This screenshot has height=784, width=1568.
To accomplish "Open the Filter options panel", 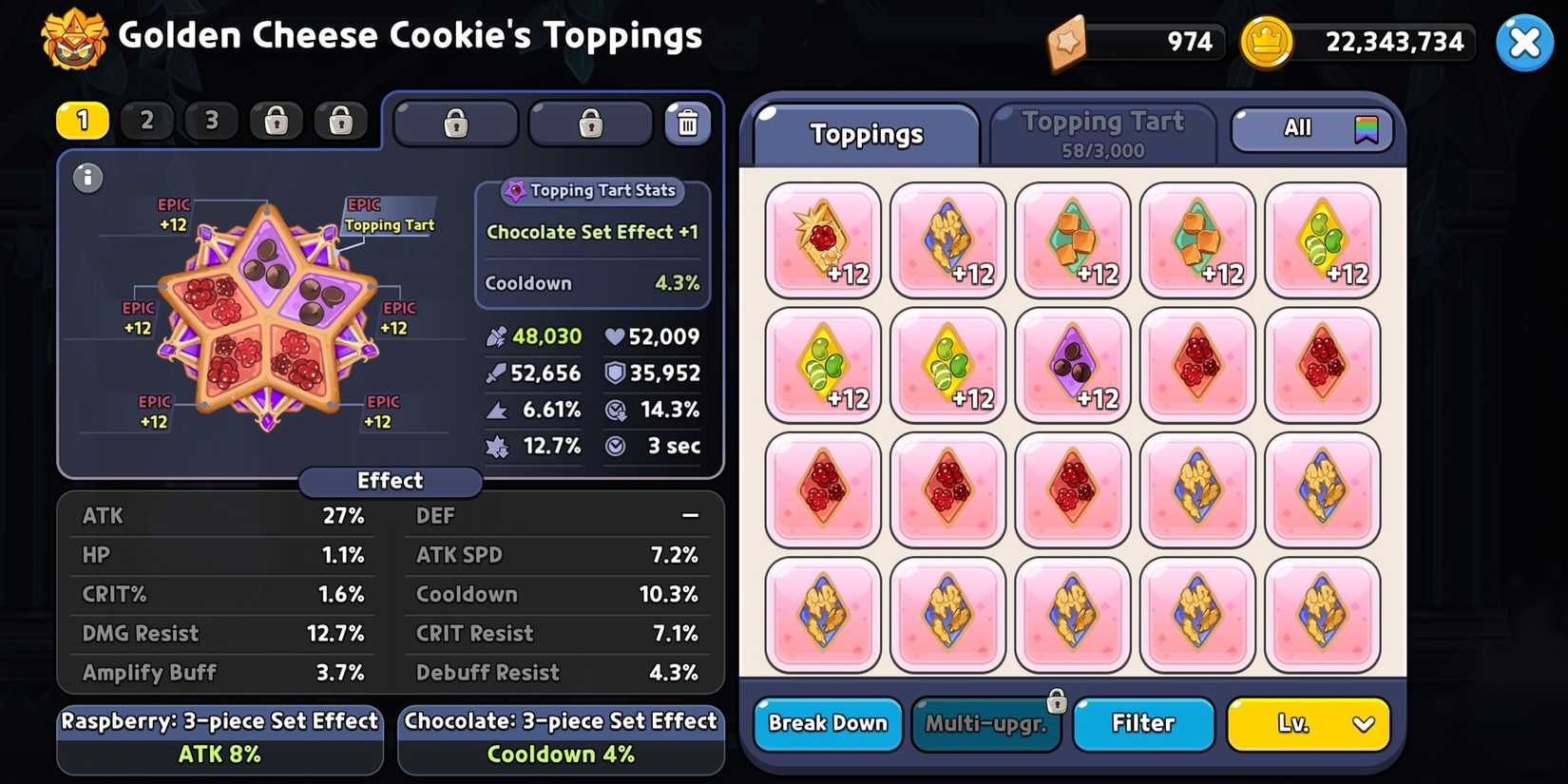I will [x=1143, y=724].
